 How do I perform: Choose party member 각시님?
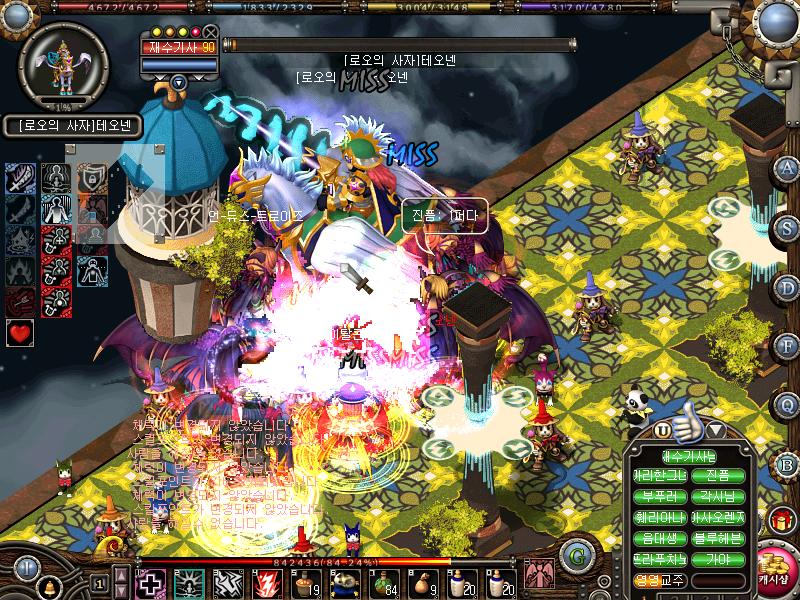(718, 497)
